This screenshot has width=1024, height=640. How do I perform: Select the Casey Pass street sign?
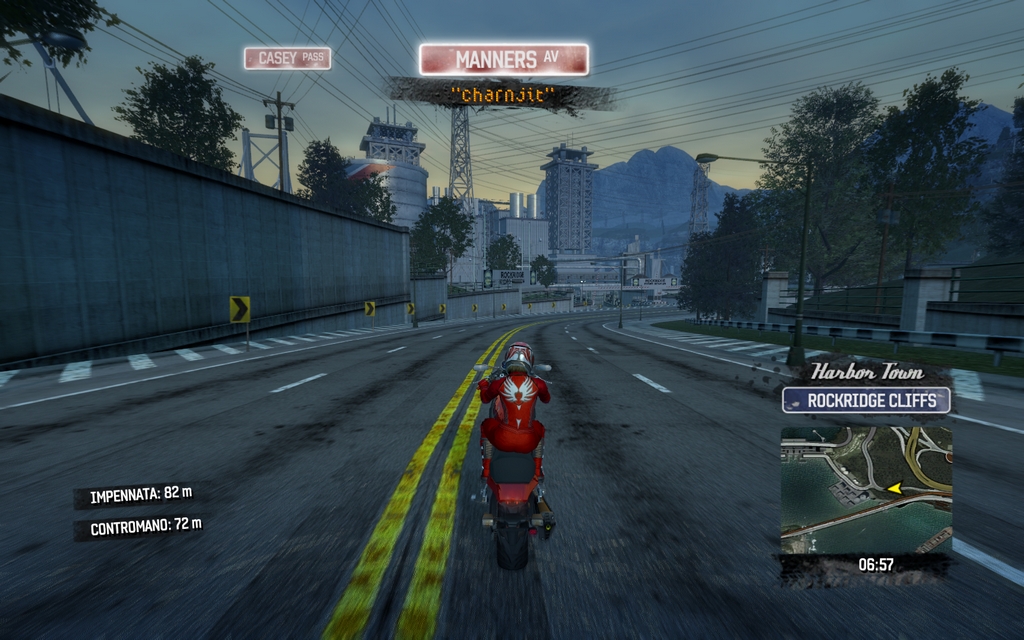[x=287, y=58]
